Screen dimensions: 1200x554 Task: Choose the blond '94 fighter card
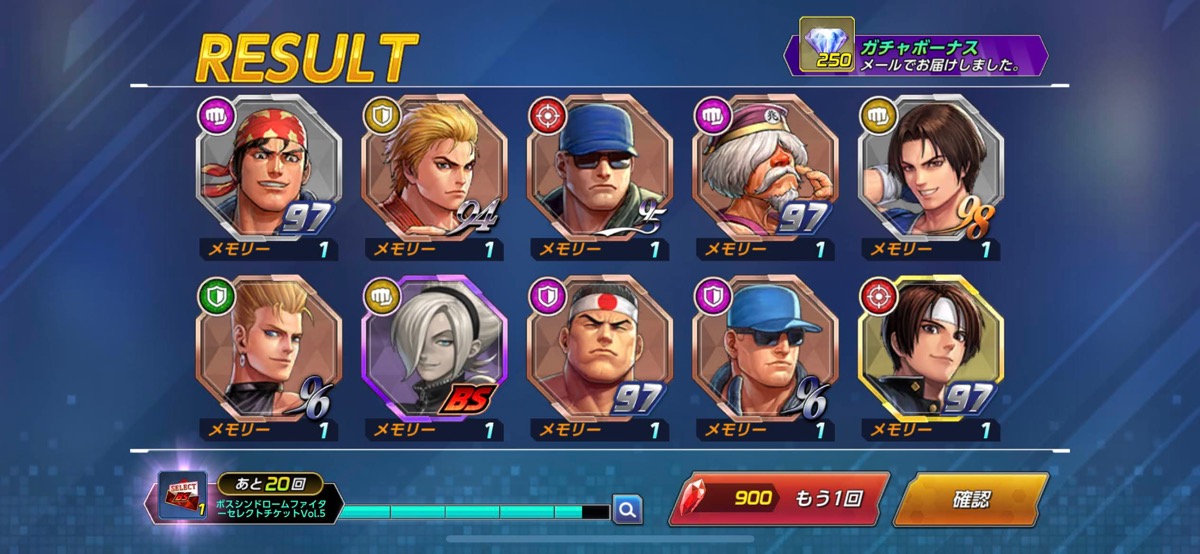(x=435, y=168)
